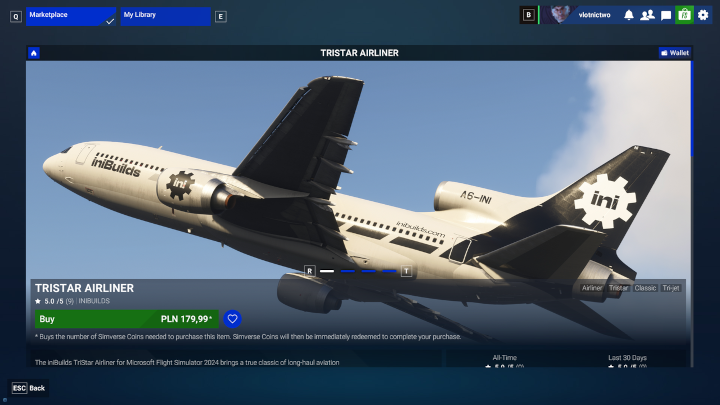720x405 pixels.
Task: Open notifications bell
Action: pyautogui.click(x=629, y=15)
